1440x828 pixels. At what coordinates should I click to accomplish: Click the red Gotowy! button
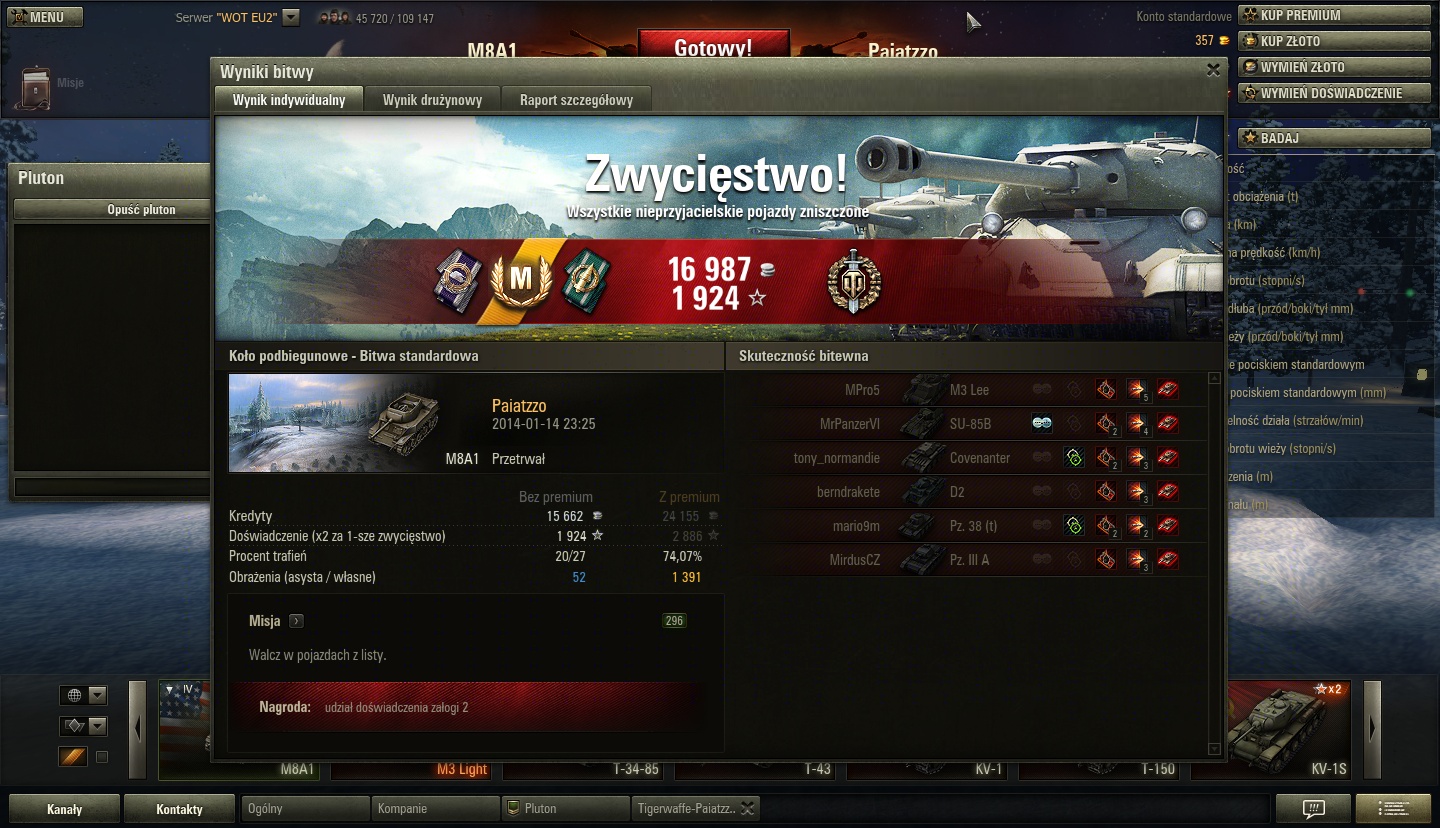713,47
